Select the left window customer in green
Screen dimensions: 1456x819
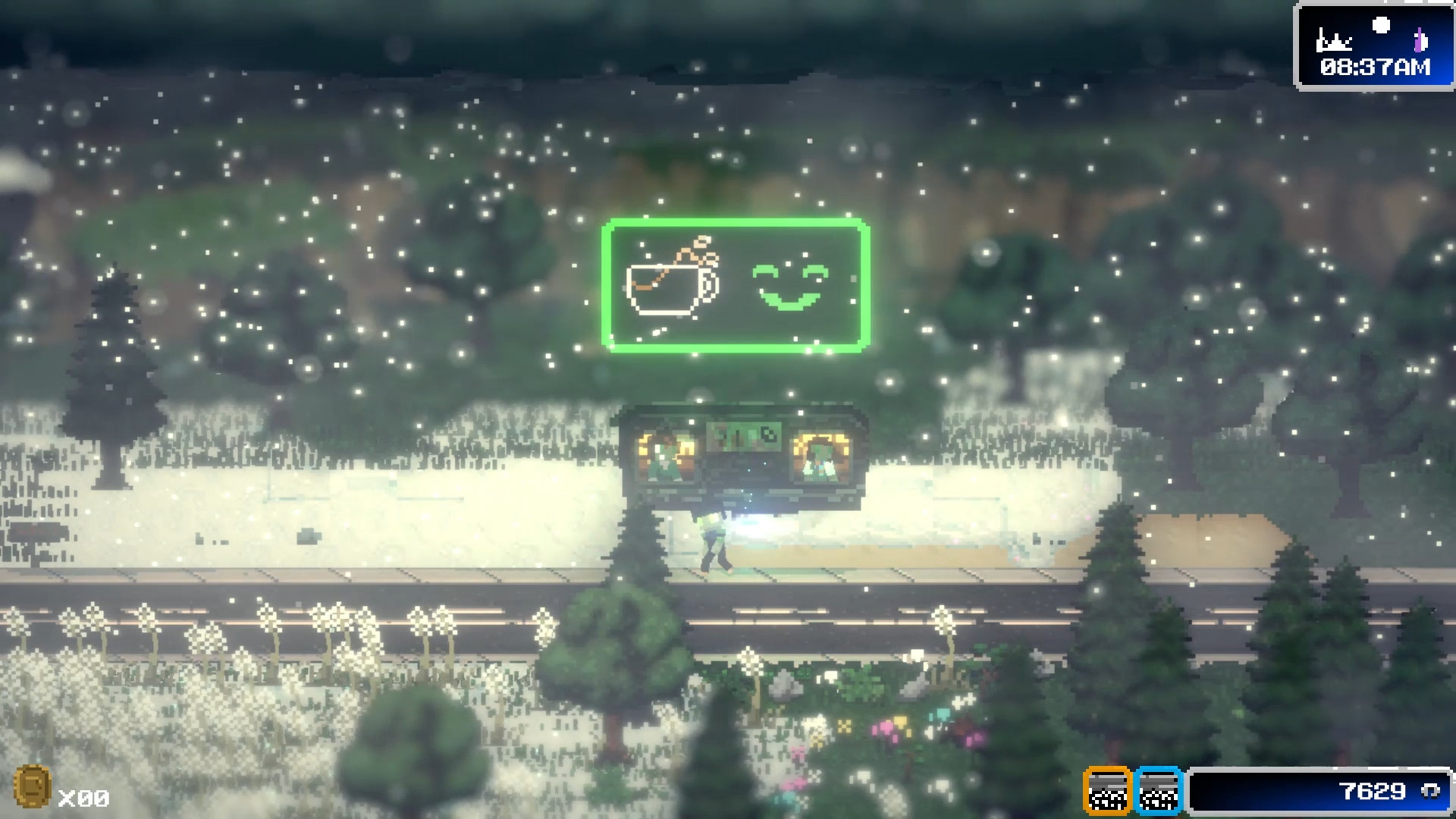[x=665, y=463]
